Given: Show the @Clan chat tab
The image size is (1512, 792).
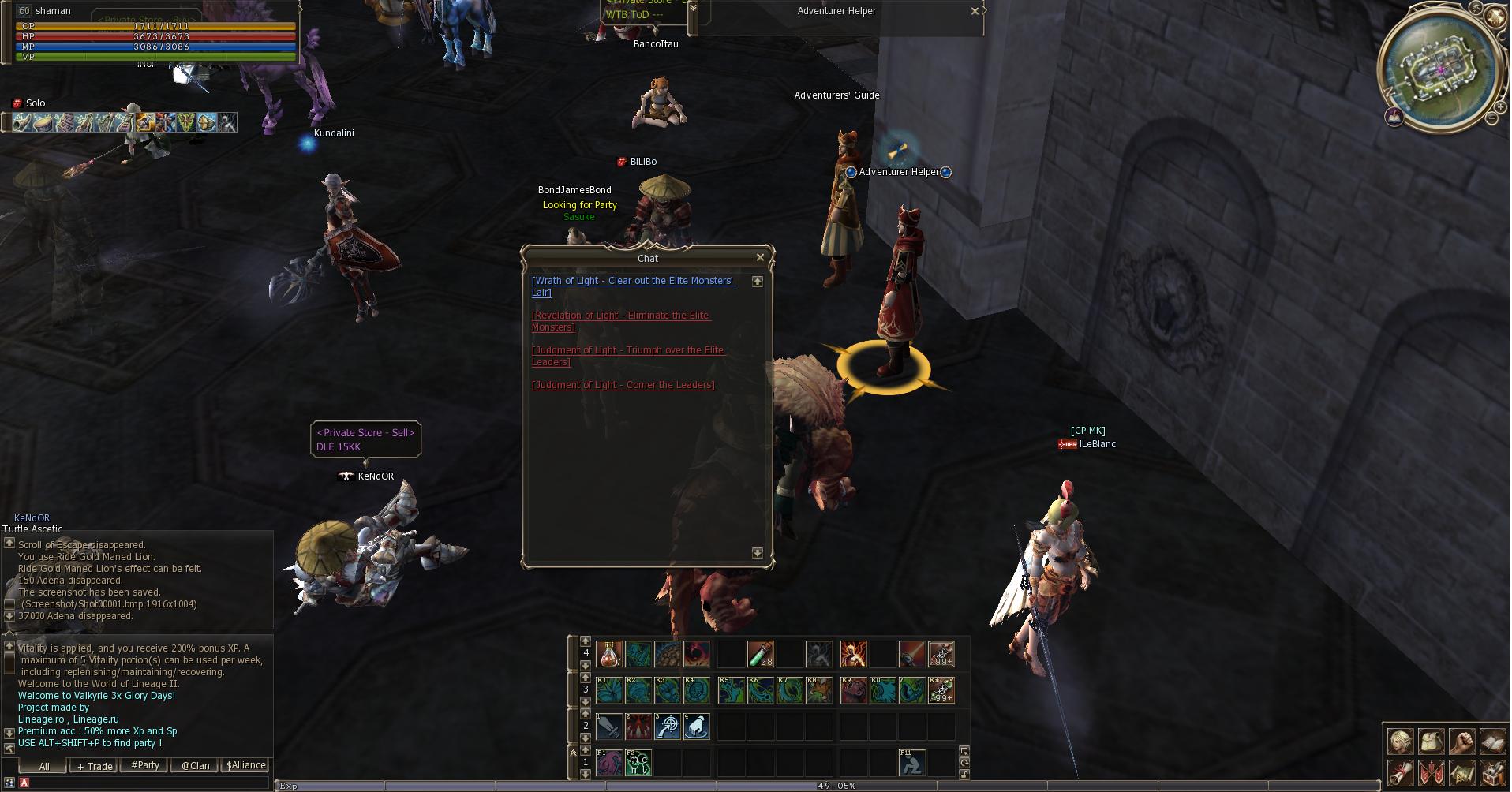Looking at the screenshot, I should pos(195,765).
